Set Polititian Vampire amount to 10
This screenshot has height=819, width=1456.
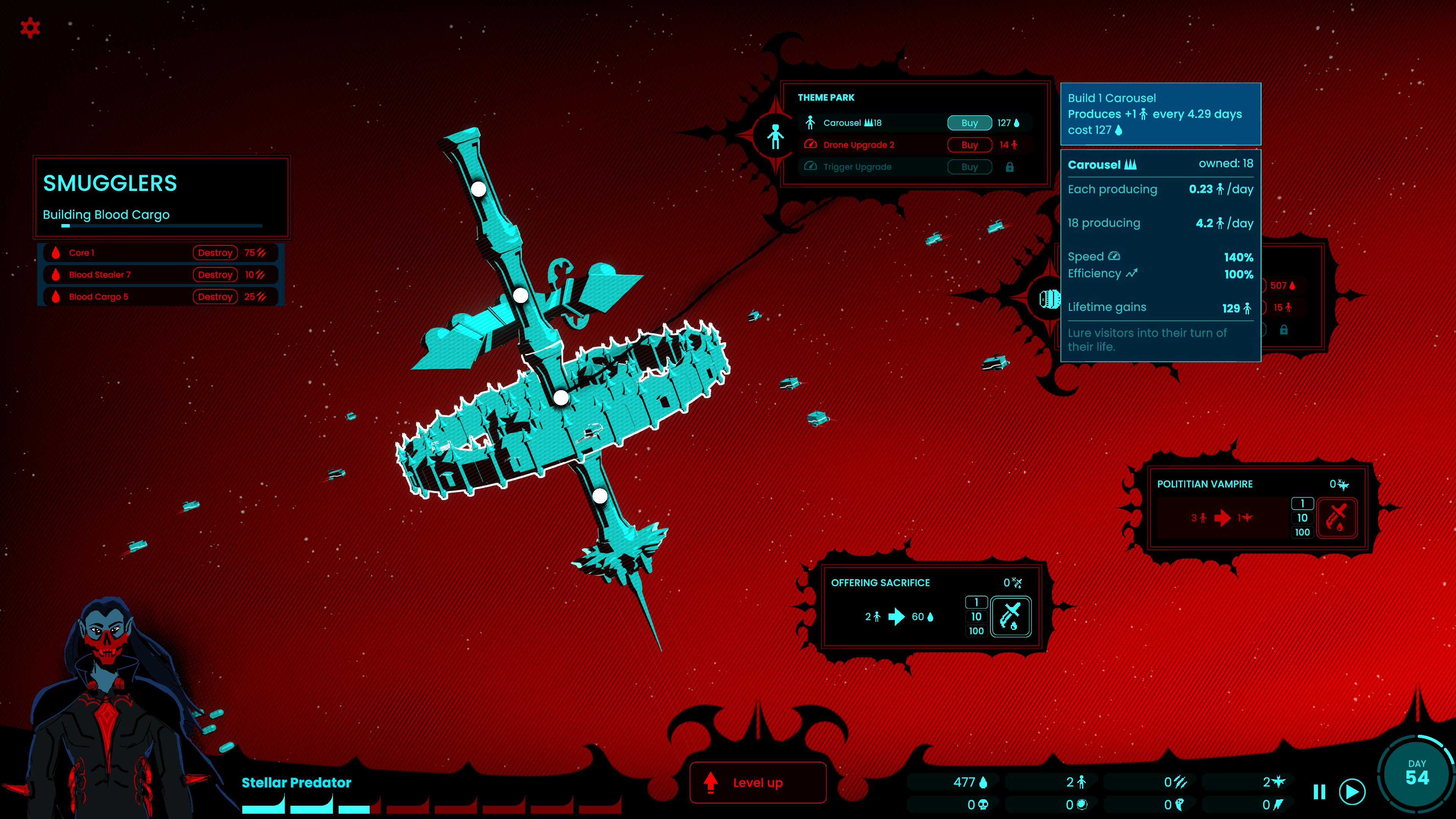point(1302,518)
